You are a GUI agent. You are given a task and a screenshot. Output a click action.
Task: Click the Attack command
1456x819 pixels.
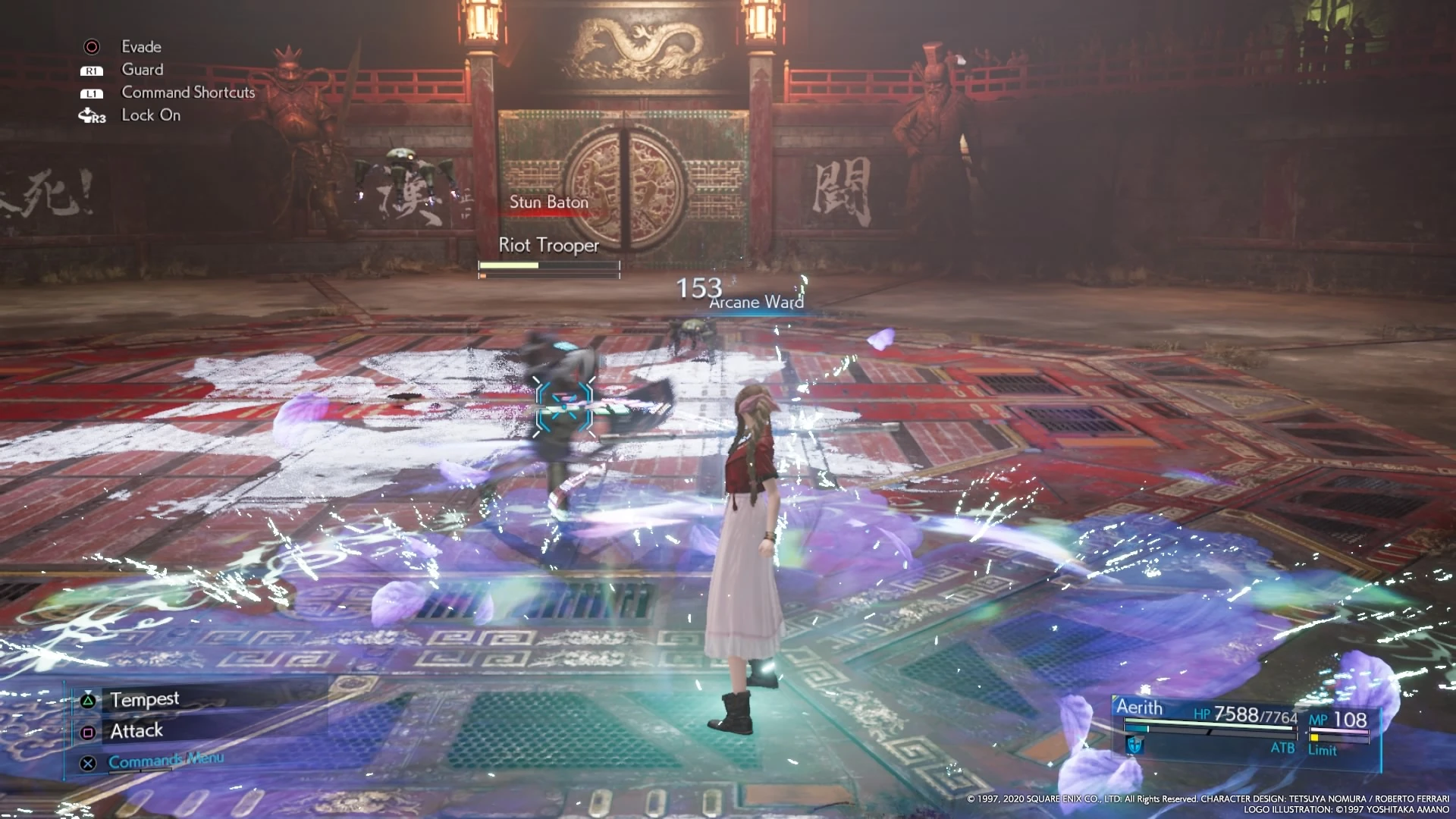(136, 730)
